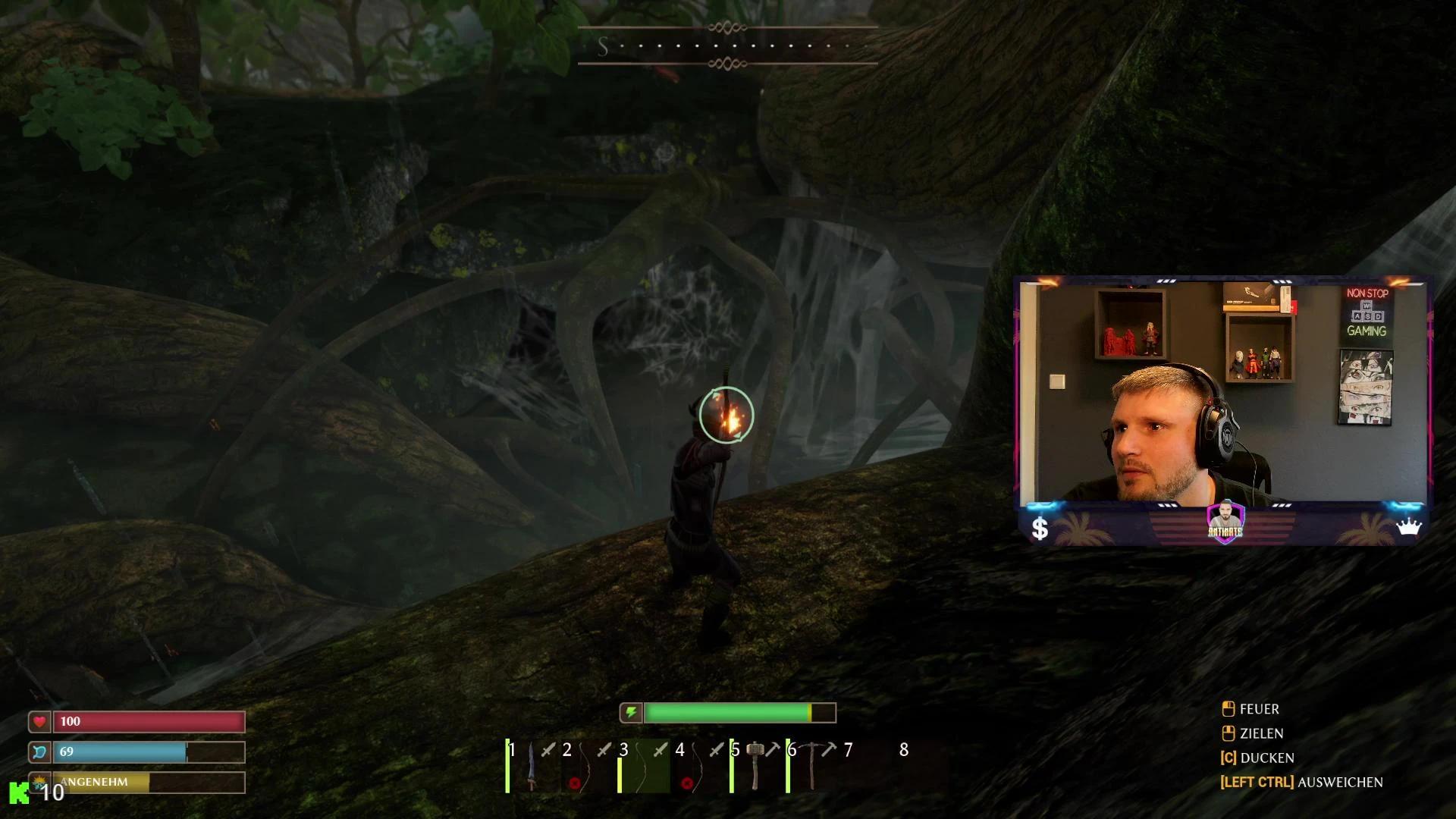
Task: Equip the pickaxe in slot 6
Action: pyautogui.click(x=812, y=767)
